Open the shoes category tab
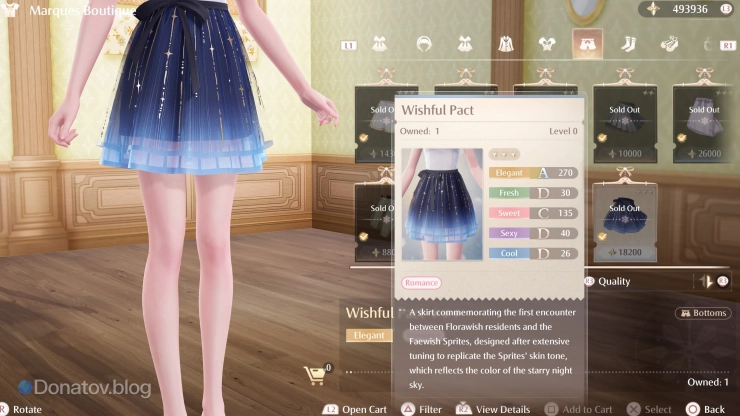Image resolution: width=740 pixels, height=416 pixels. [x=668, y=44]
